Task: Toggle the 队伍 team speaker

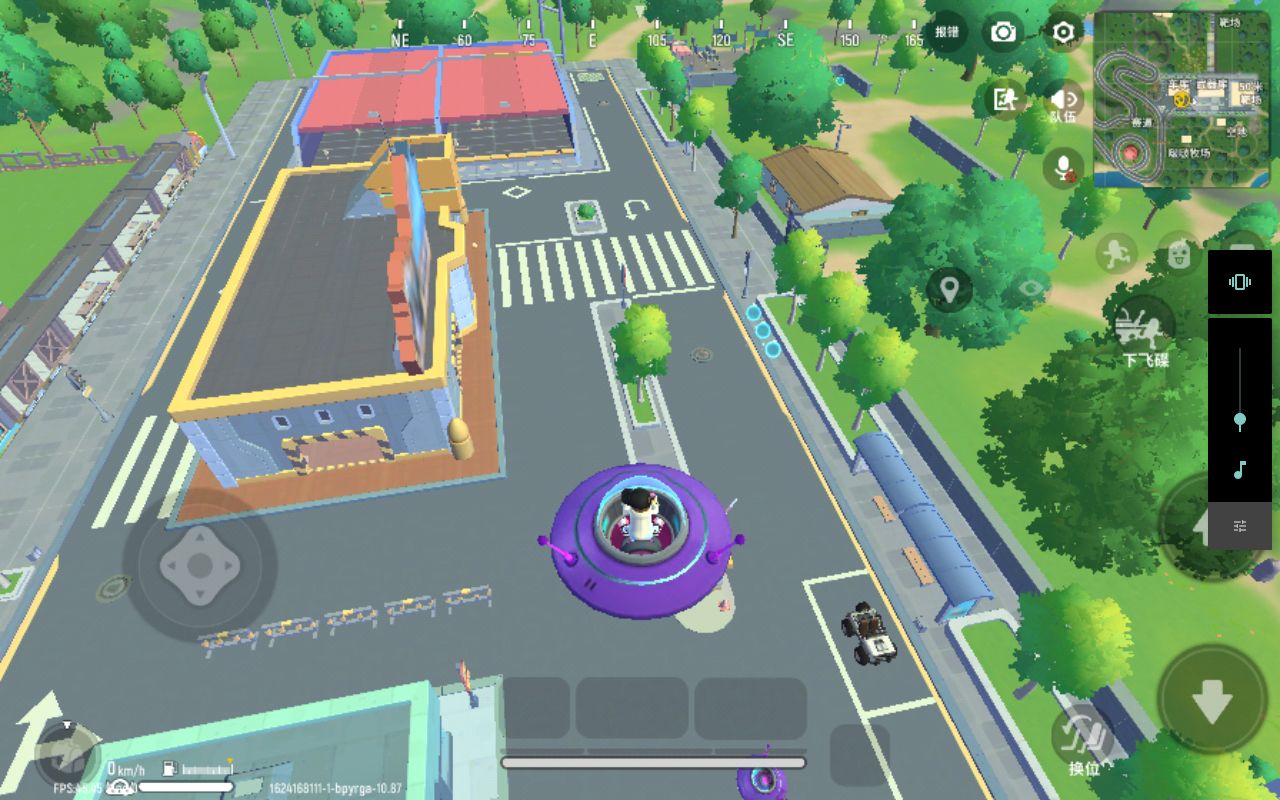Action: tap(1063, 101)
